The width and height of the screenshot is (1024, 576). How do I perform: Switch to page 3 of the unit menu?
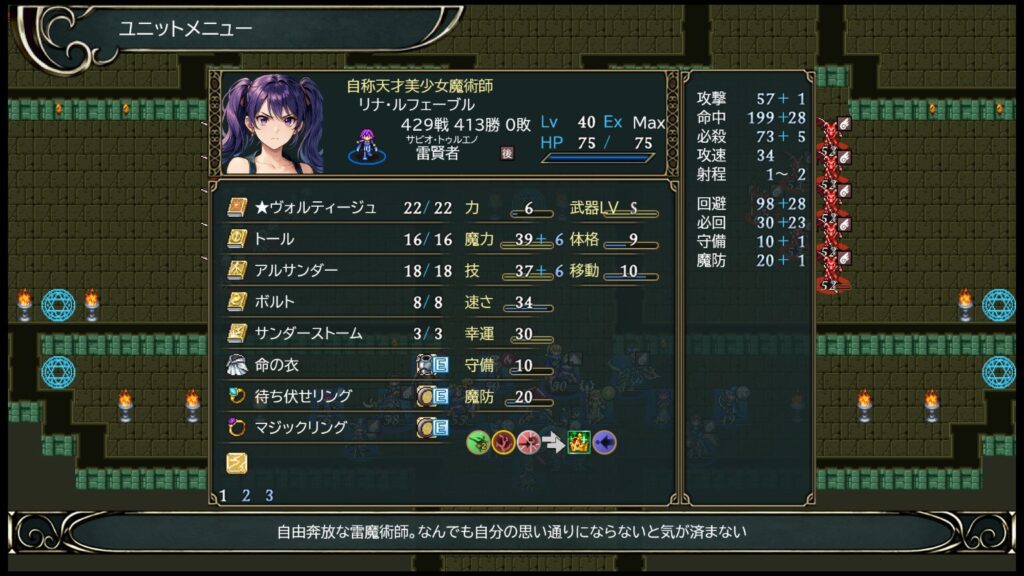coord(269,495)
